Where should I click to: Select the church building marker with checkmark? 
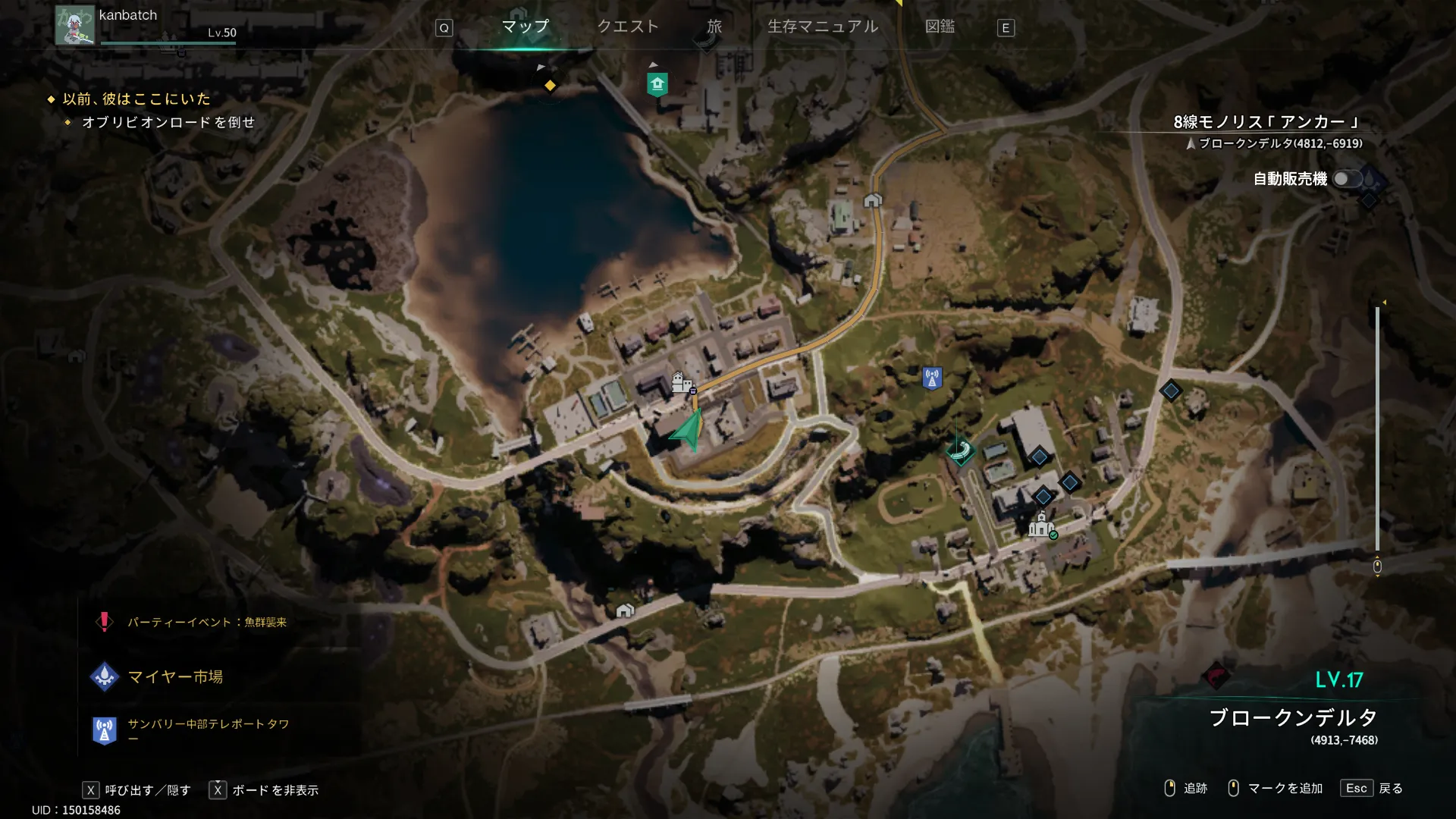coord(1042,525)
